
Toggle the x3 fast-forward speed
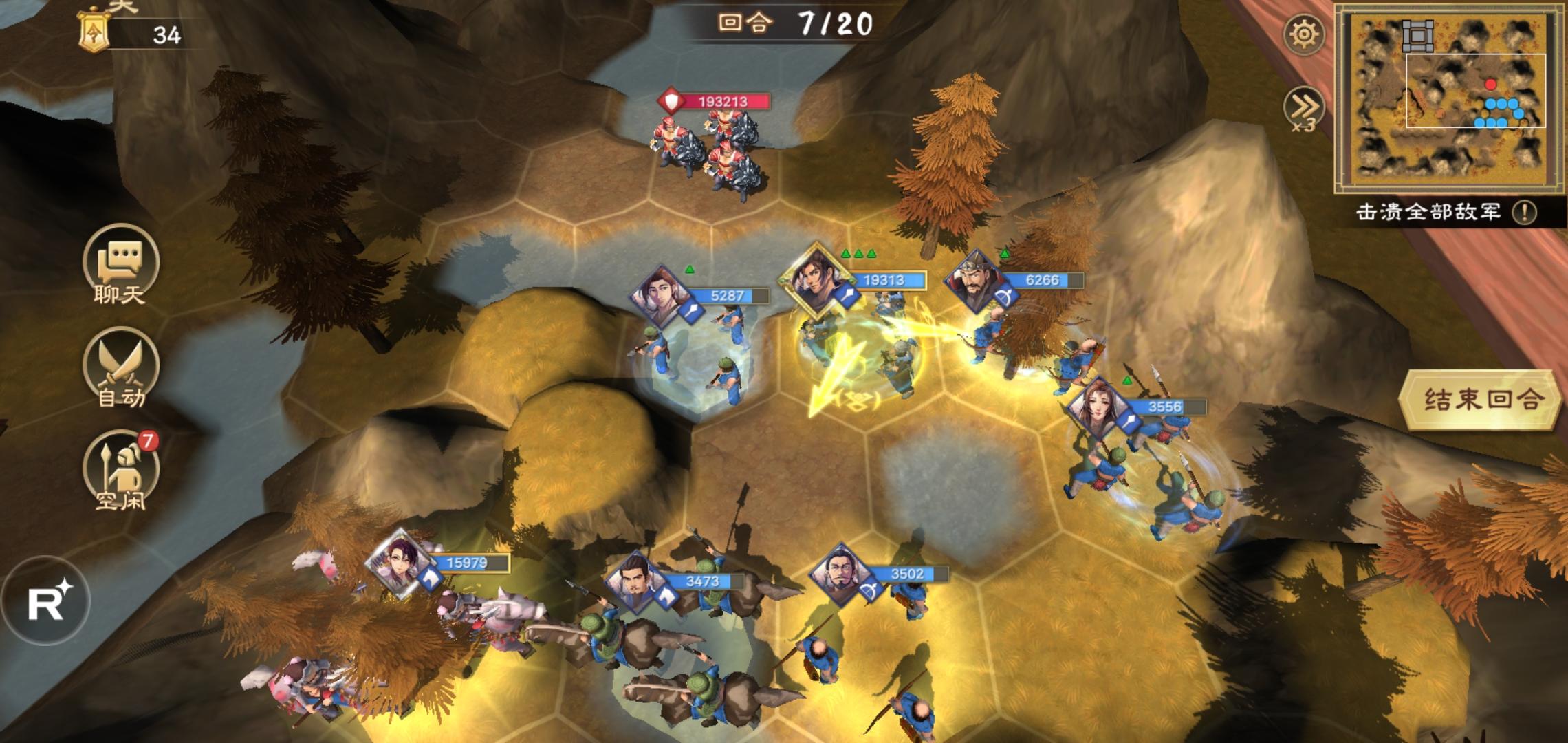point(1304,109)
